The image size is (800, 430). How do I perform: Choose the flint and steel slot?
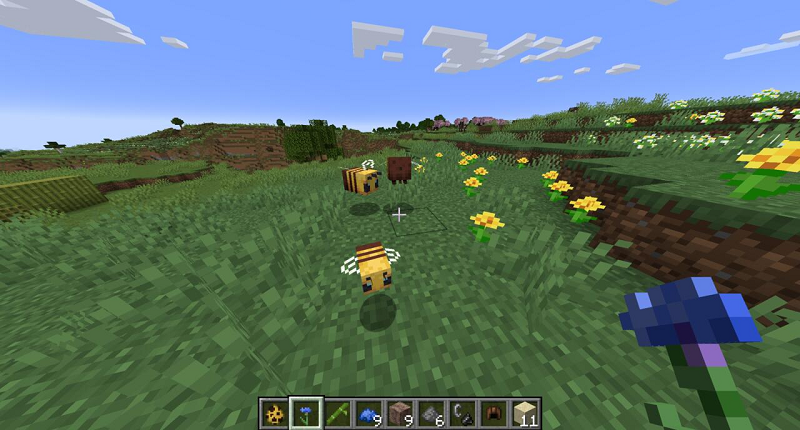460,413
